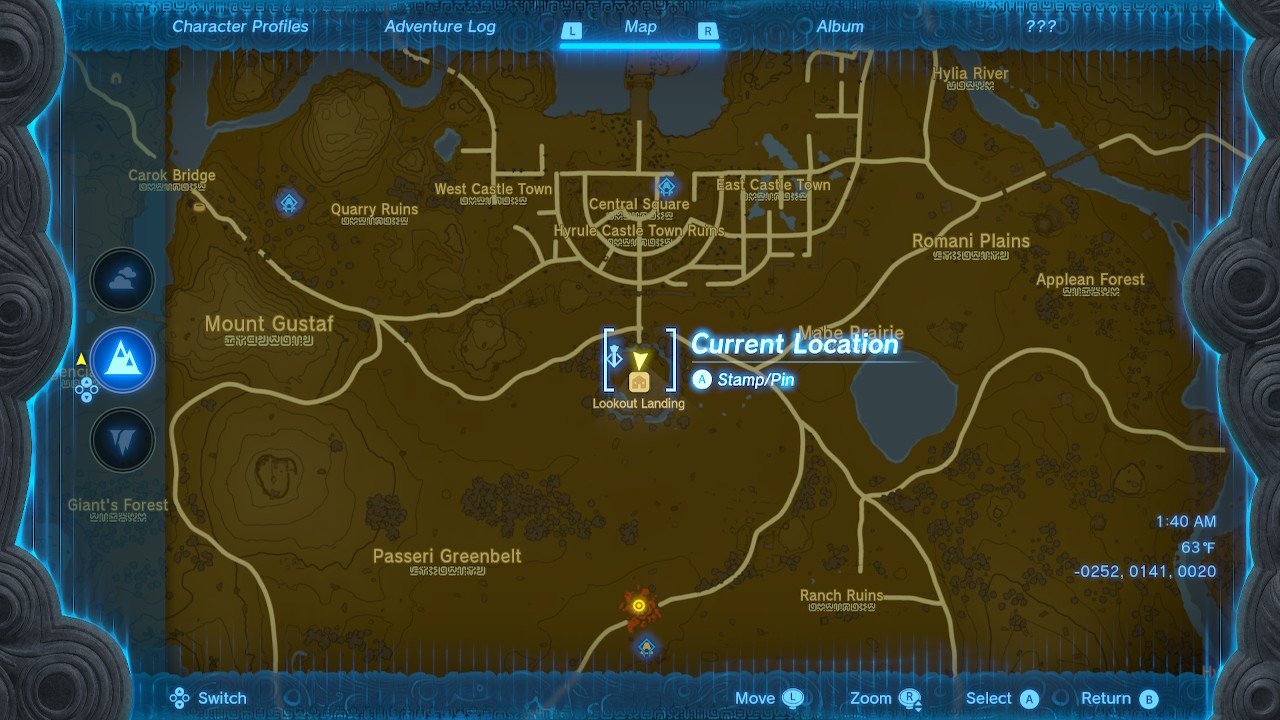Select the ??? tab
Viewport: 1280px width, 720px height.
(1042, 27)
